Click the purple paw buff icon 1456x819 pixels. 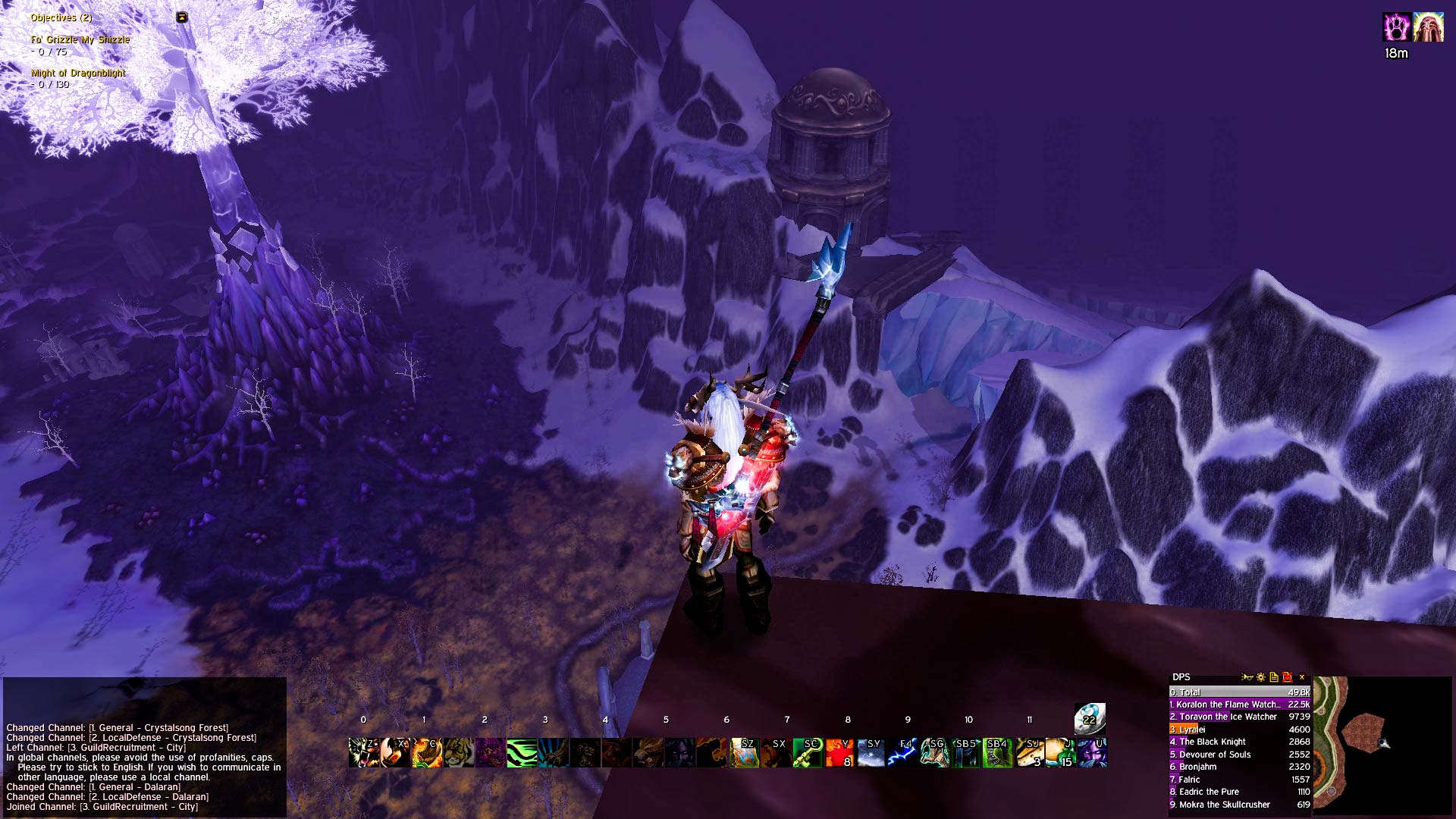(x=1396, y=27)
